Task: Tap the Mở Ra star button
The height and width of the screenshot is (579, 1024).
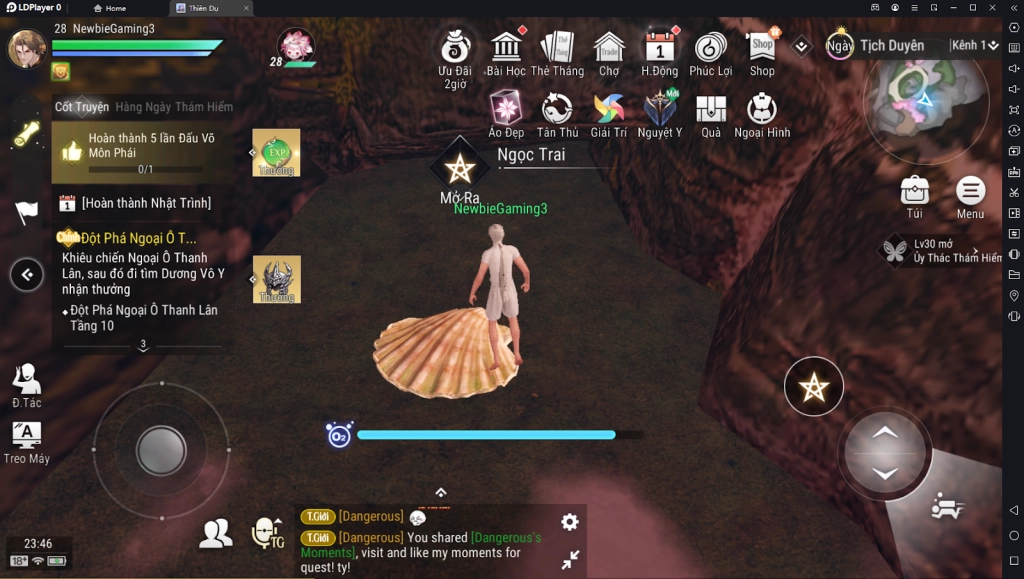Action: pos(459,169)
